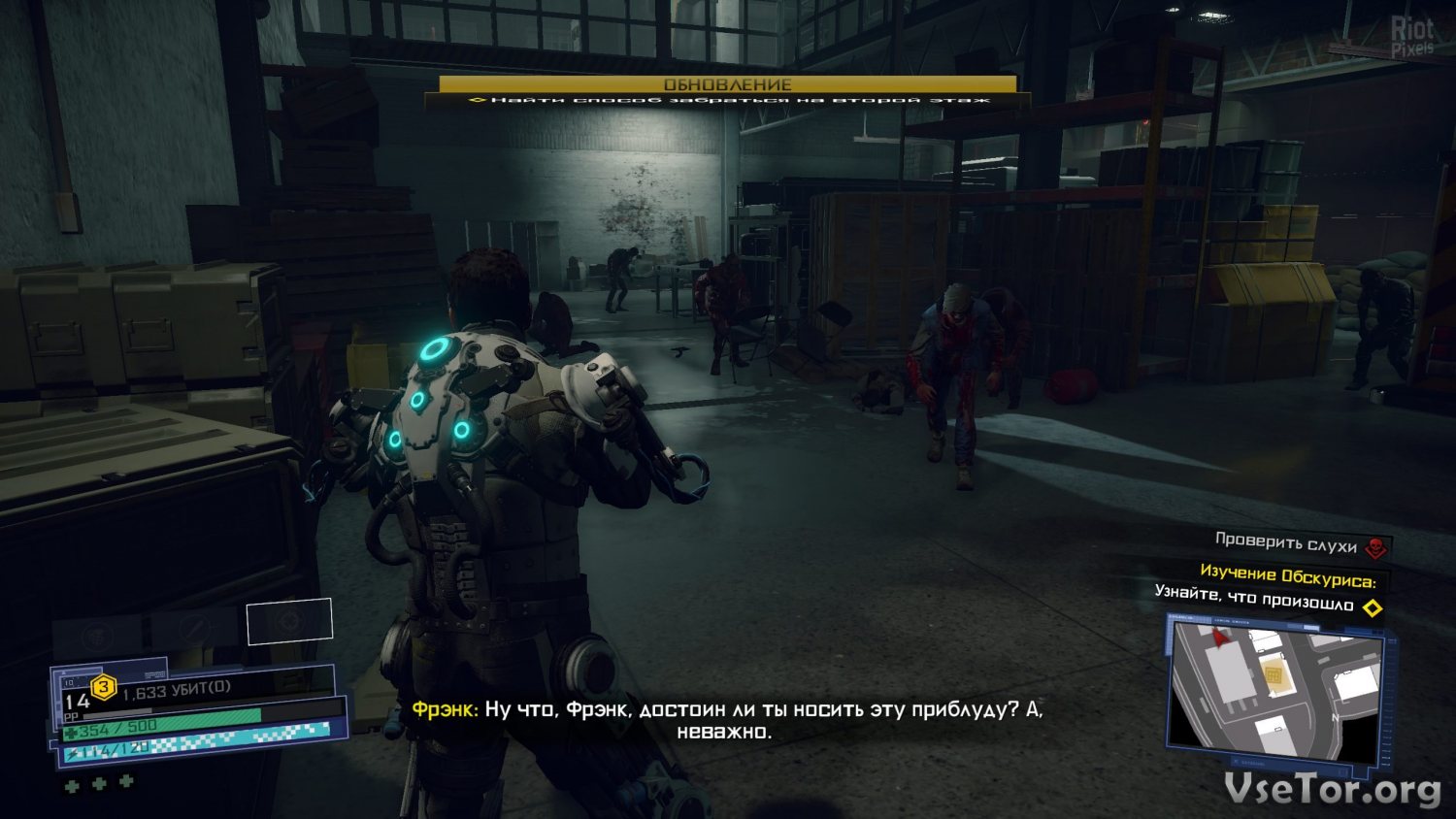This screenshot has width=1456, height=819.
Task: Click the yellow diamond main objective icon
Action: [x=1373, y=608]
